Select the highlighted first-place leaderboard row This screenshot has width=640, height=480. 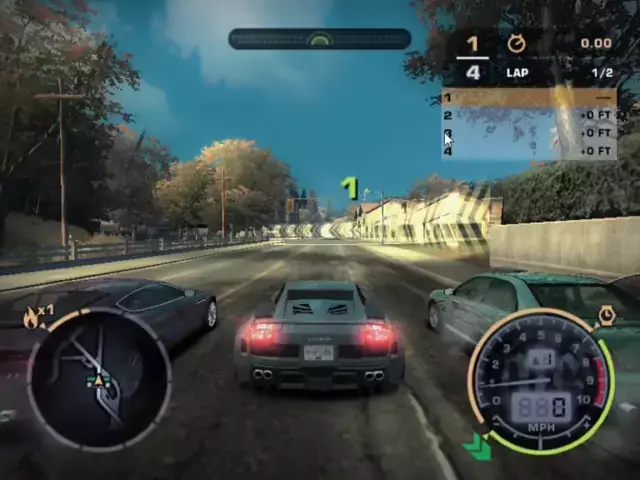[528, 98]
